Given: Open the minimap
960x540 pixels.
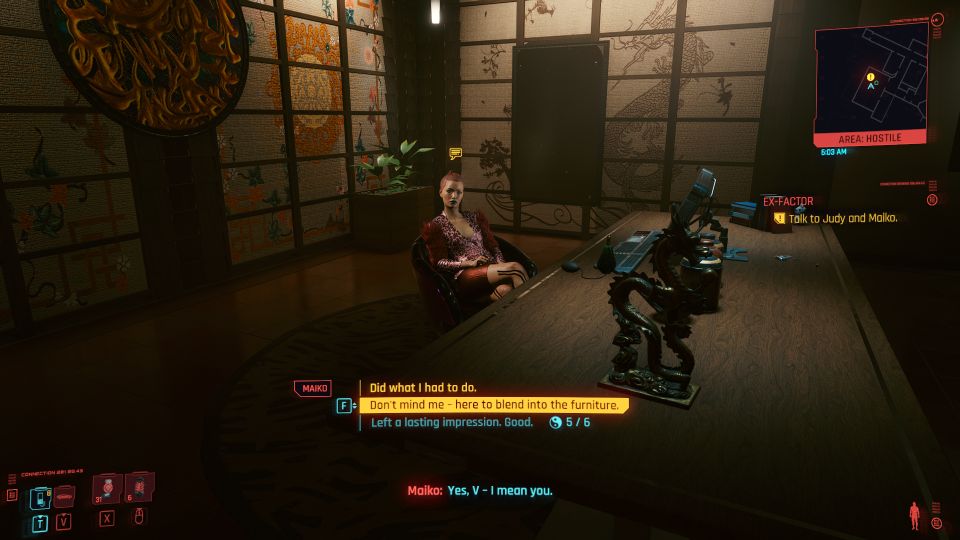Looking at the screenshot, I should point(870,80).
